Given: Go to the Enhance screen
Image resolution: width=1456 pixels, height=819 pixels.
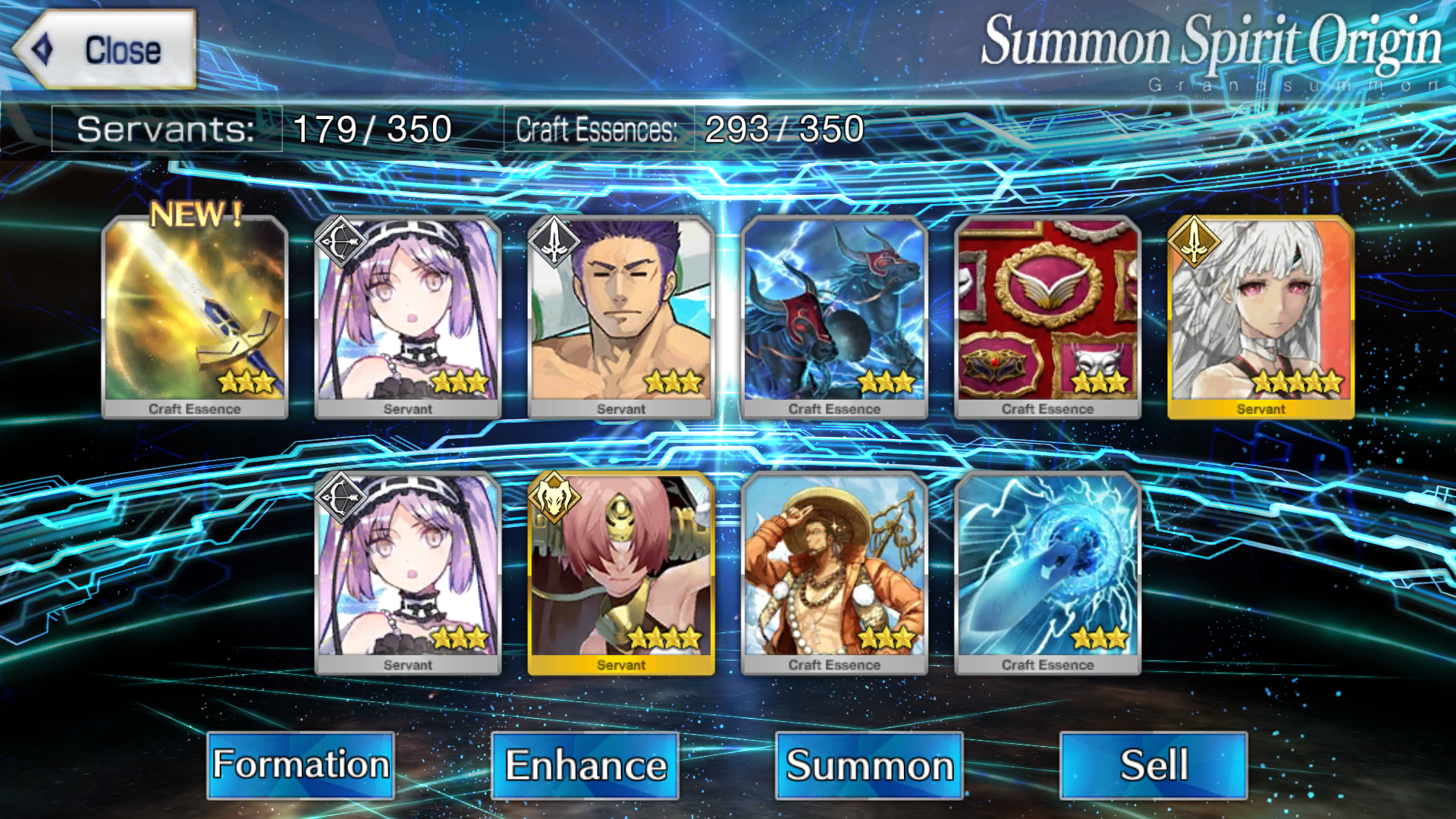Looking at the screenshot, I should tap(585, 764).
